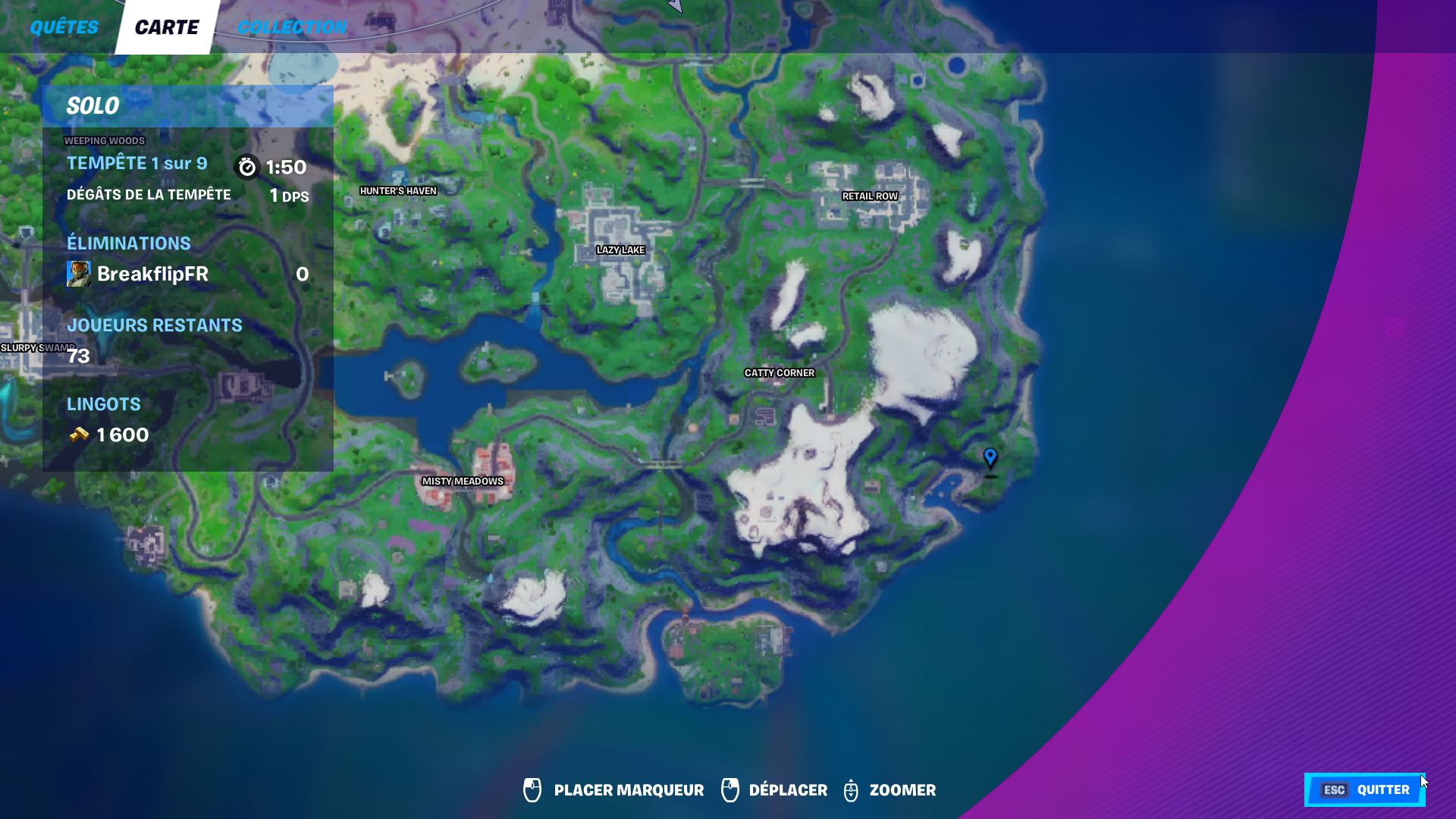
Task: Click the Placer Marqueur label
Action: point(628,789)
